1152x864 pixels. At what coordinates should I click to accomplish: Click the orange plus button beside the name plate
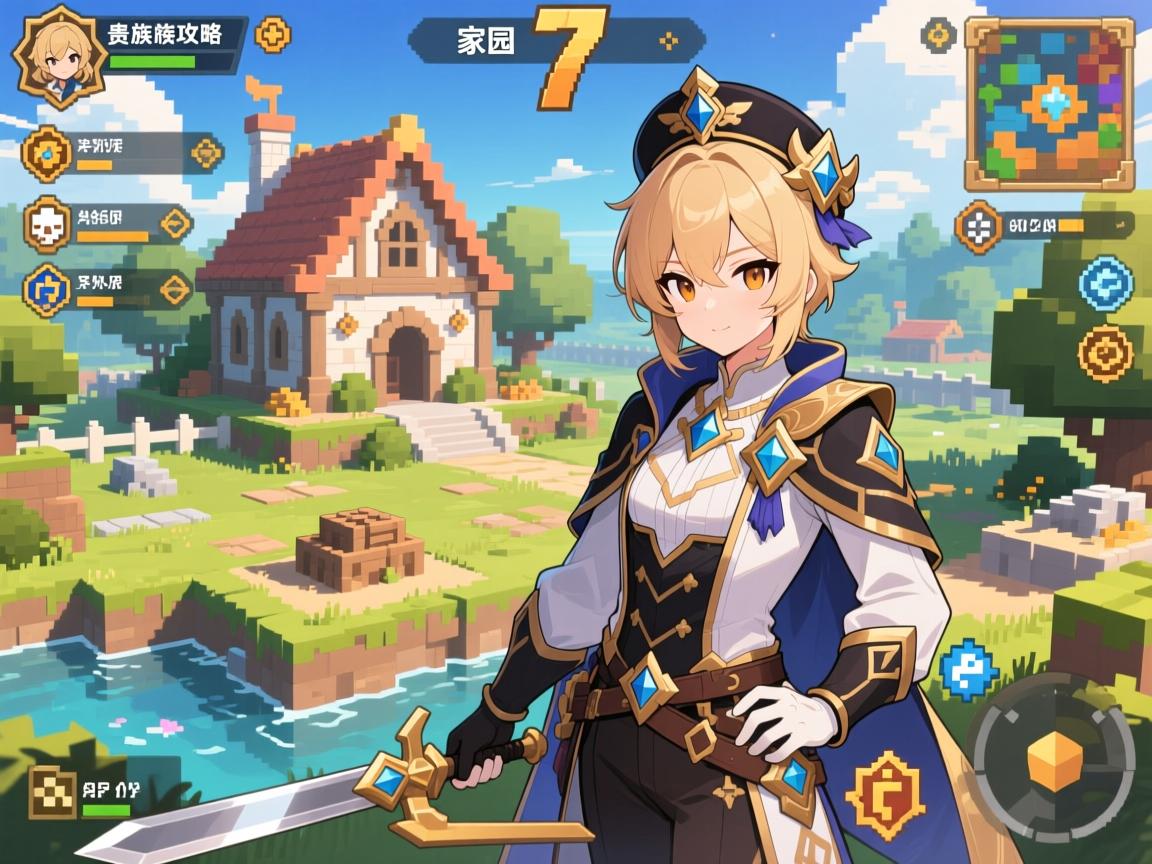point(272,35)
